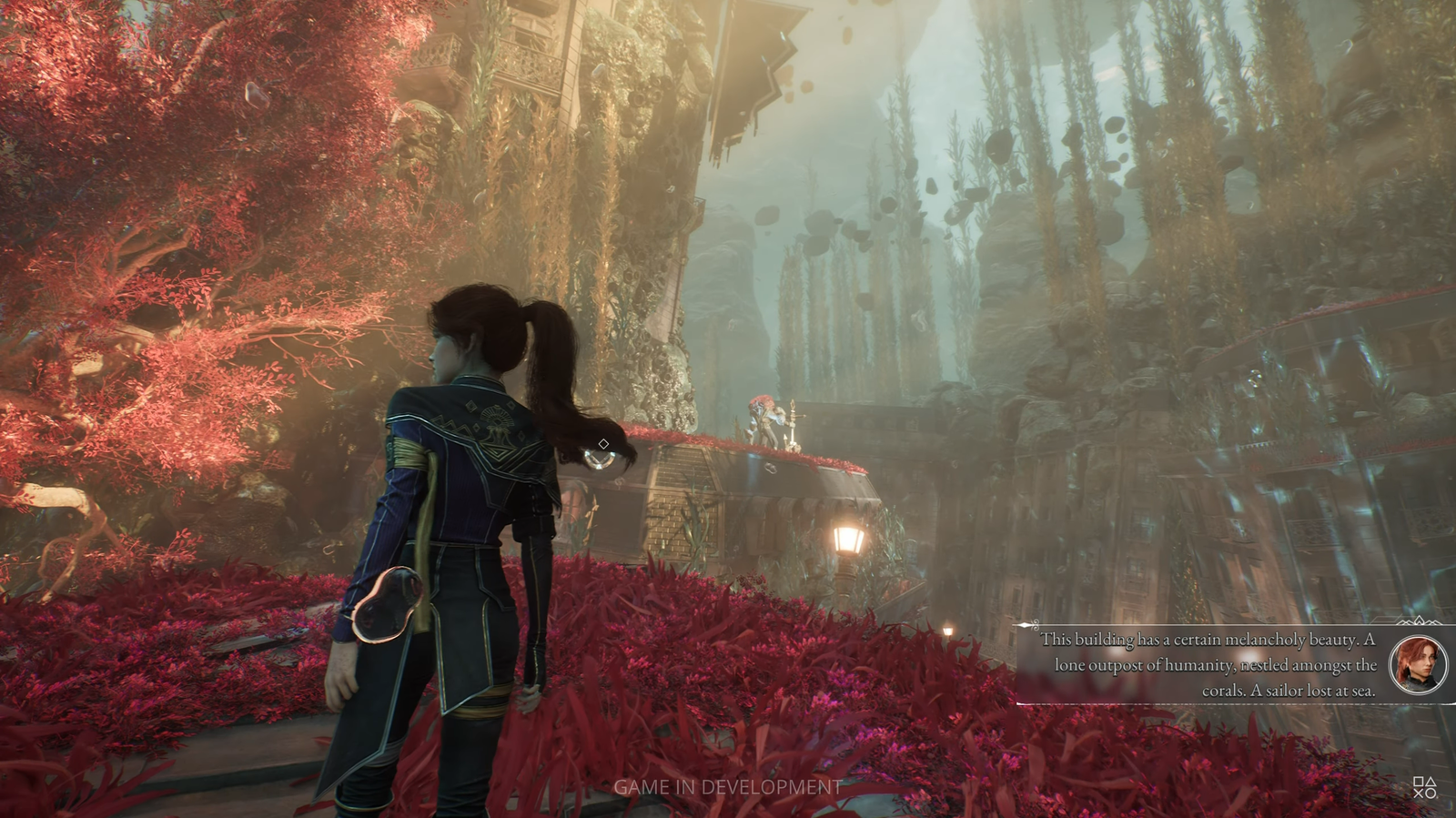The height and width of the screenshot is (818, 1456).
Task: Select the diamond waypoint marker
Action: (603, 444)
